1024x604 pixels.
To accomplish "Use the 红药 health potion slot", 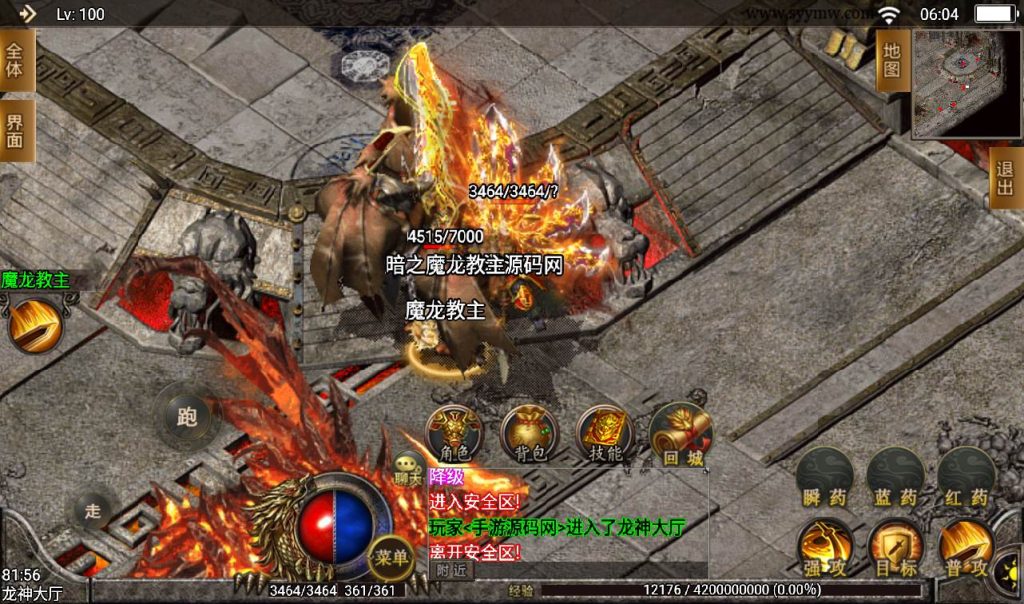I will click(965, 477).
